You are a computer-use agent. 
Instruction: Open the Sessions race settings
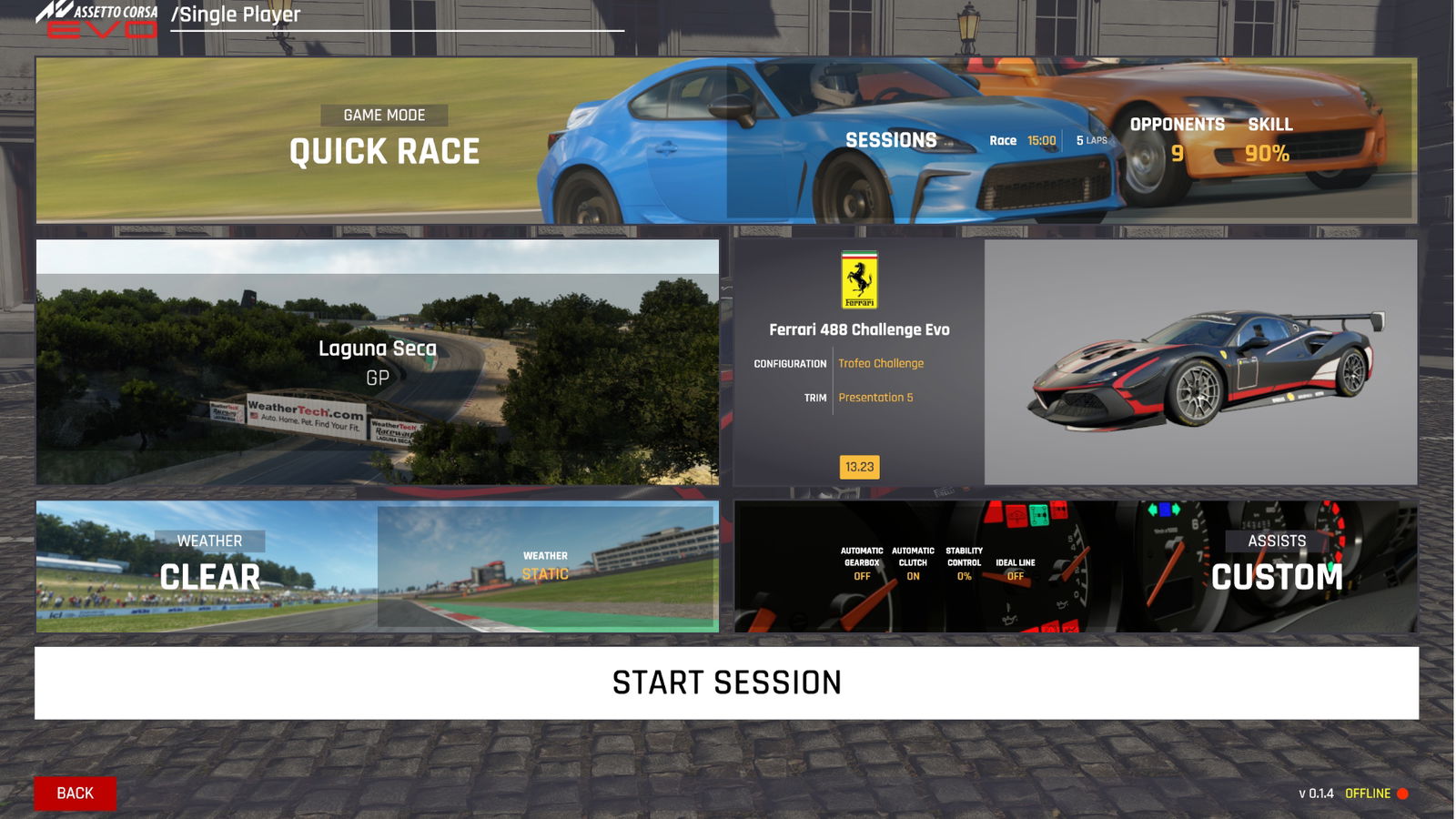(891, 140)
